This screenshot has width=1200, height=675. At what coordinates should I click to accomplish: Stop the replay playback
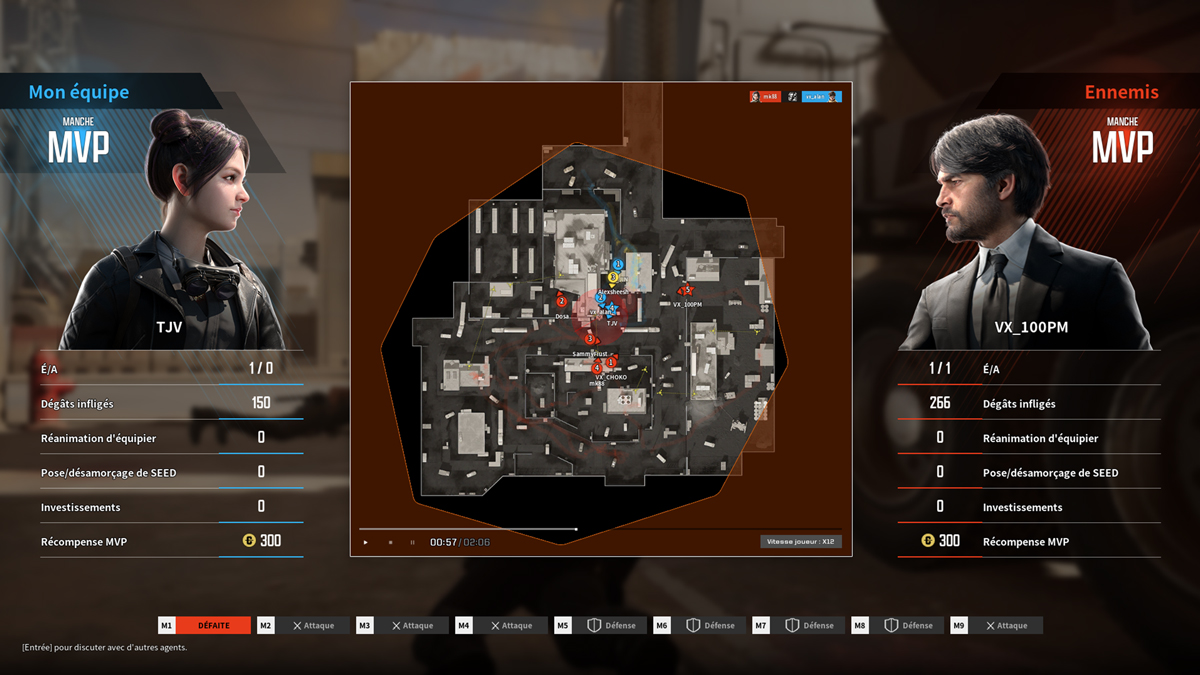pyautogui.click(x=390, y=542)
